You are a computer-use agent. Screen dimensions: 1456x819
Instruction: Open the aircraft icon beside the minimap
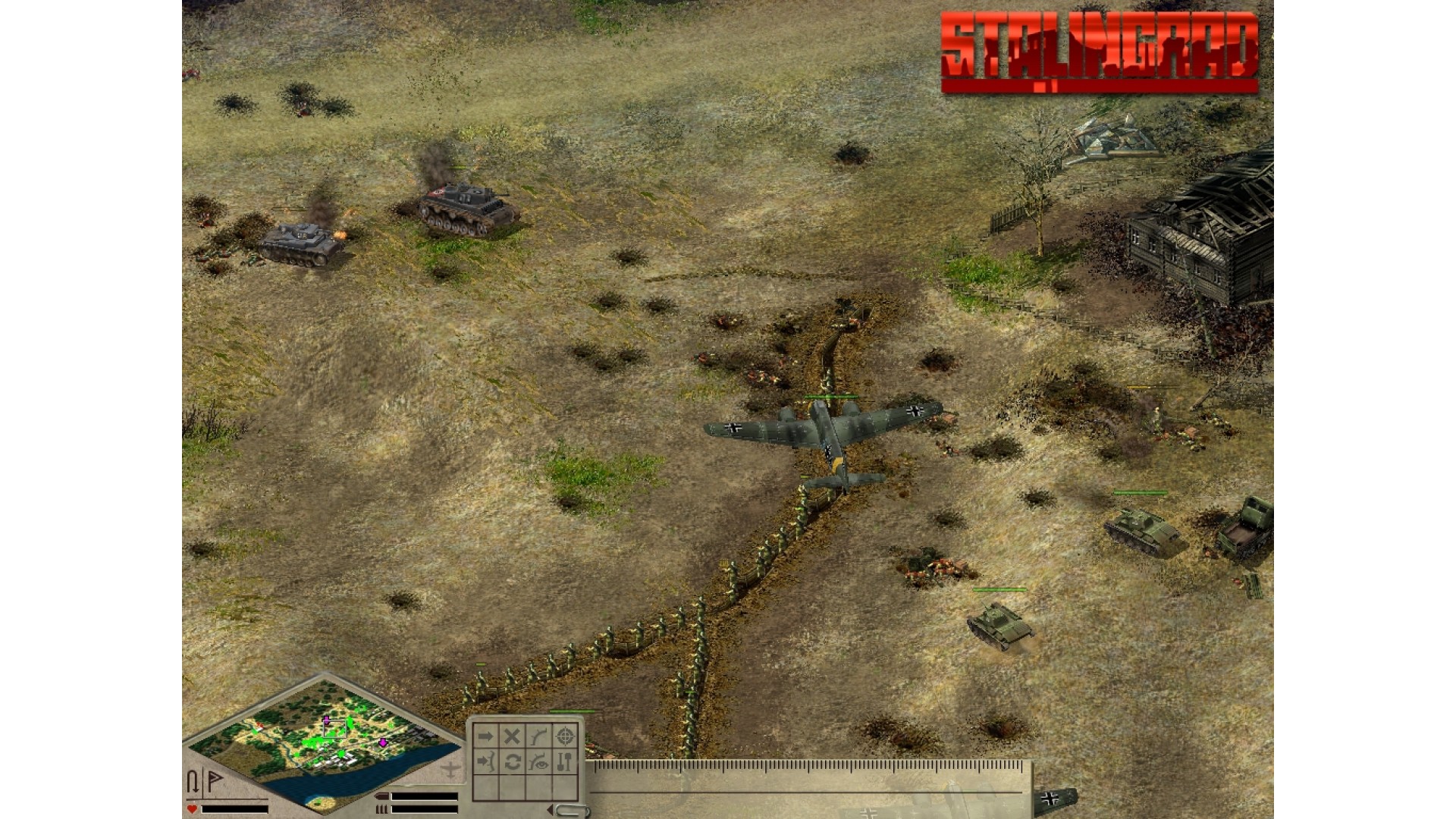pos(450,769)
